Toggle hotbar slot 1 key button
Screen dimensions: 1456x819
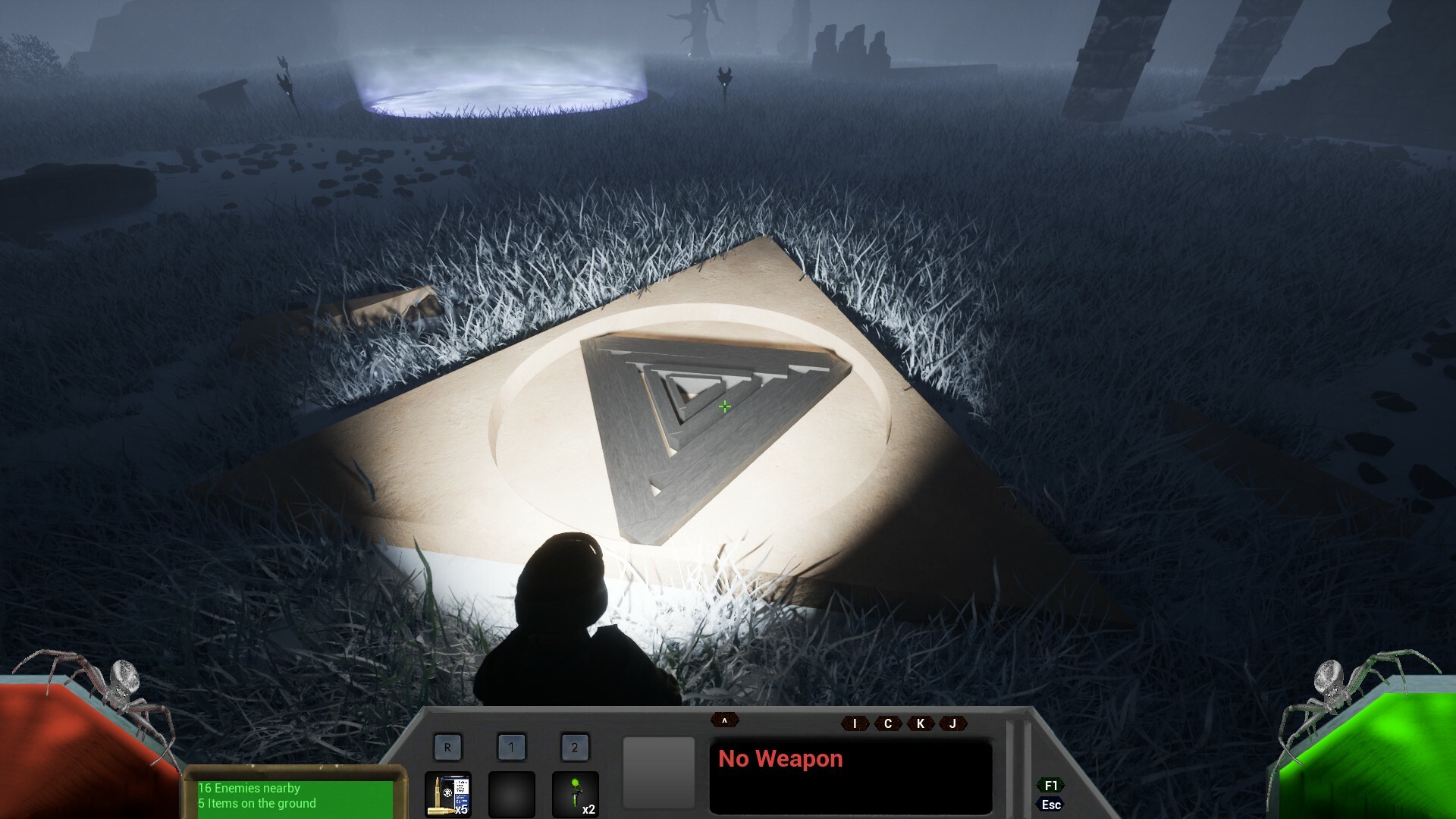tap(512, 747)
